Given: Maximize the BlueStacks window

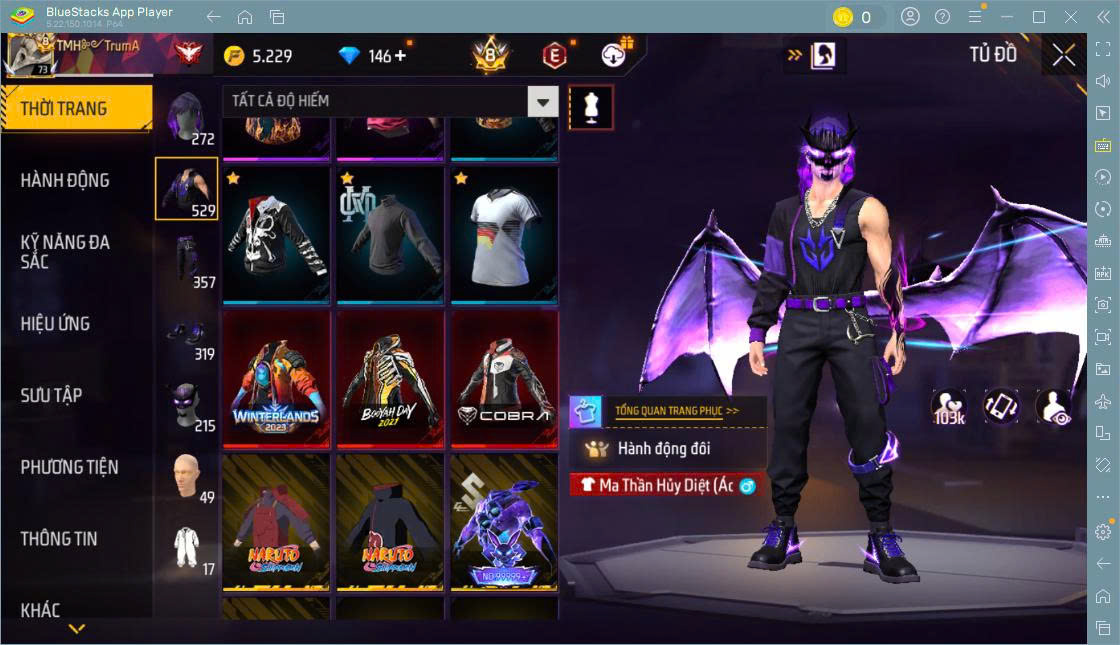Looking at the screenshot, I should [x=1038, y=17].
